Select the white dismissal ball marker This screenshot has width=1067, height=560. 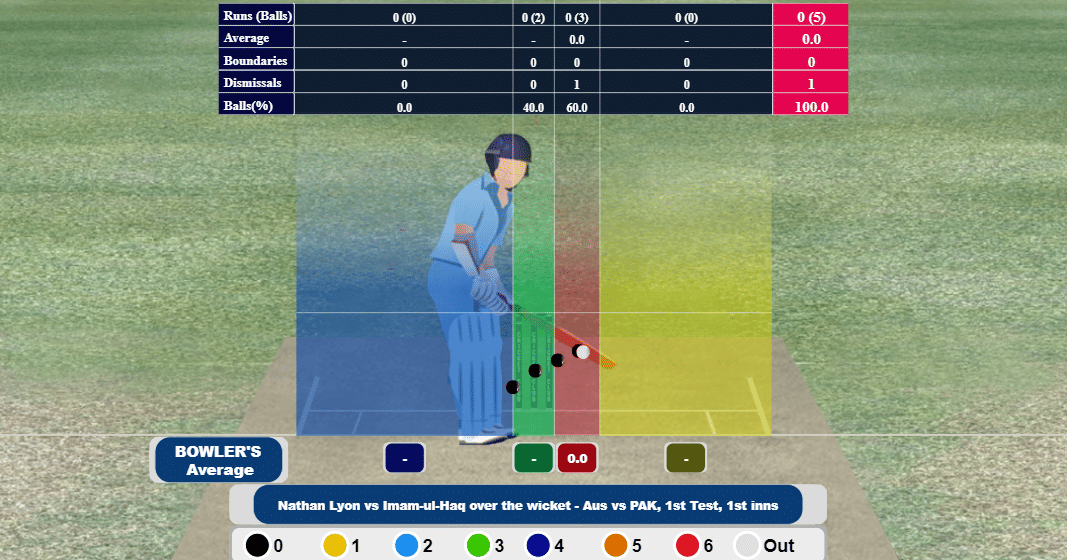(x=582, y=352)
